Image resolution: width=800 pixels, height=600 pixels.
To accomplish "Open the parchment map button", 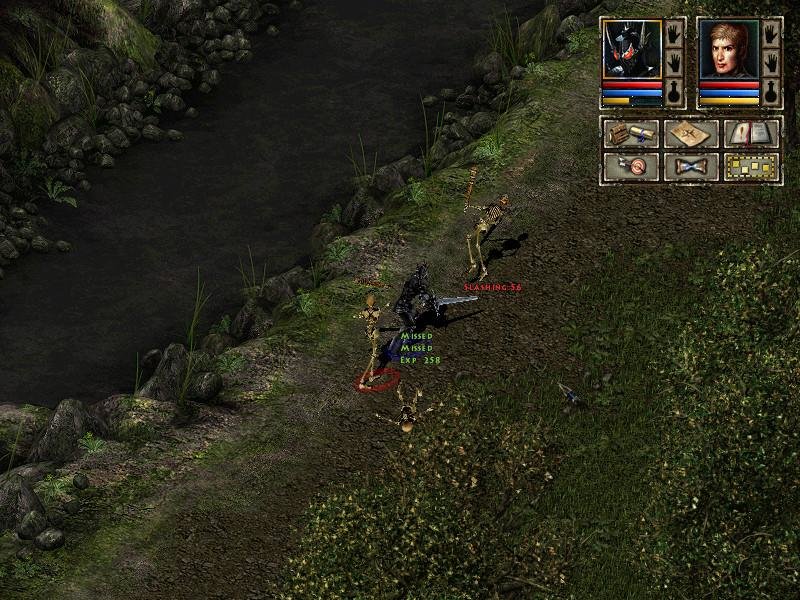I will [691, 133].
